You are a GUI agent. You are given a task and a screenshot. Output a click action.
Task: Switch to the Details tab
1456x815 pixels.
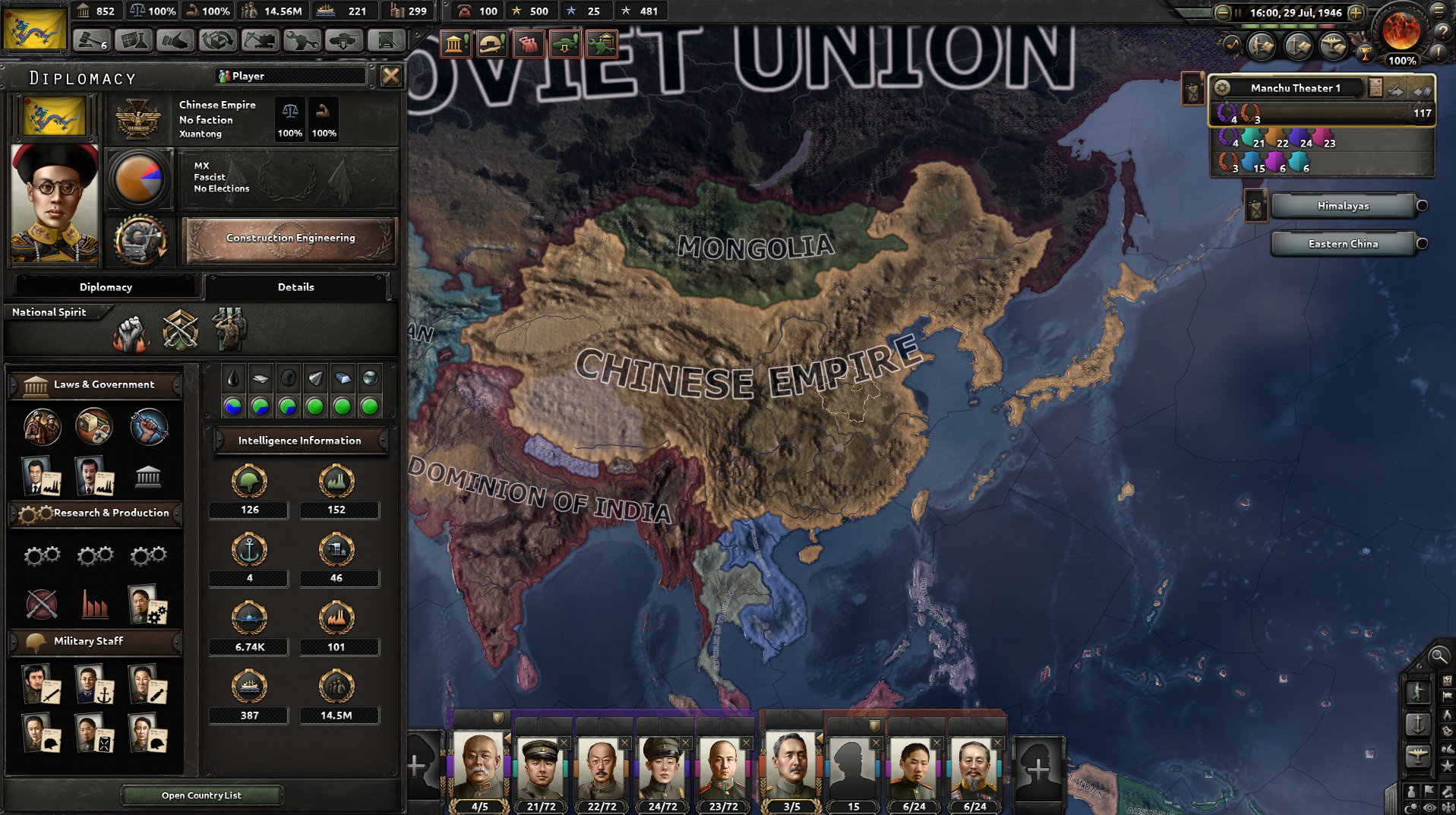tap(297, 286)
